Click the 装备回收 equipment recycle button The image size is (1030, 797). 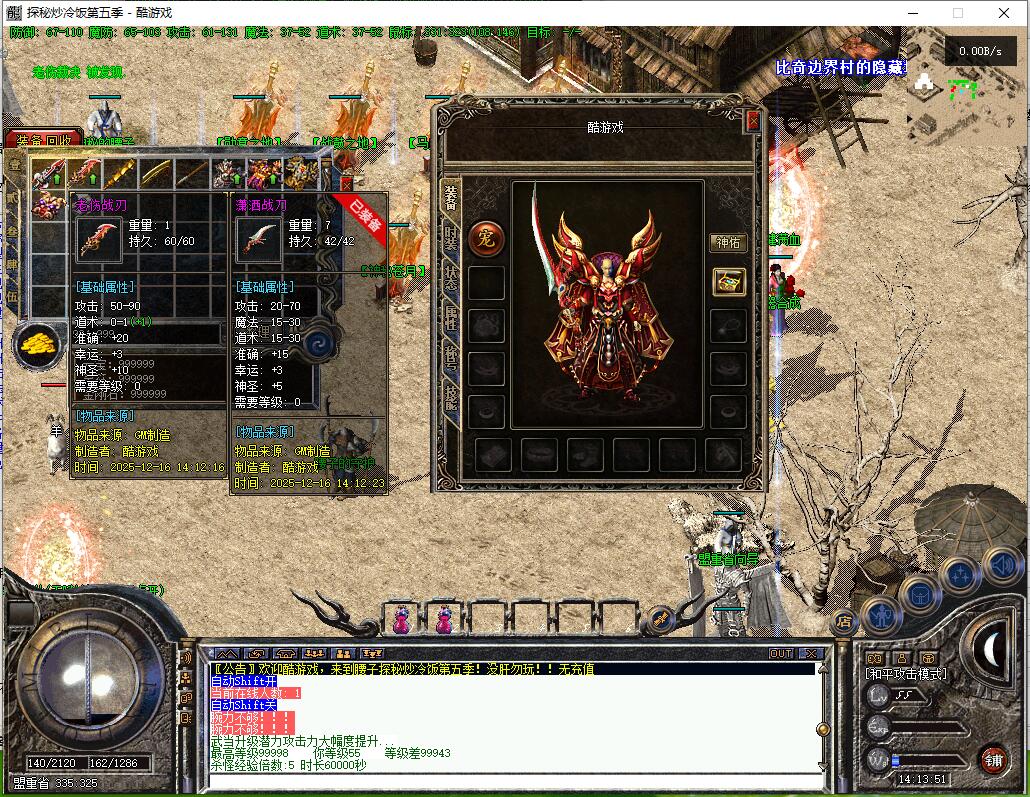tap(38, 141)
